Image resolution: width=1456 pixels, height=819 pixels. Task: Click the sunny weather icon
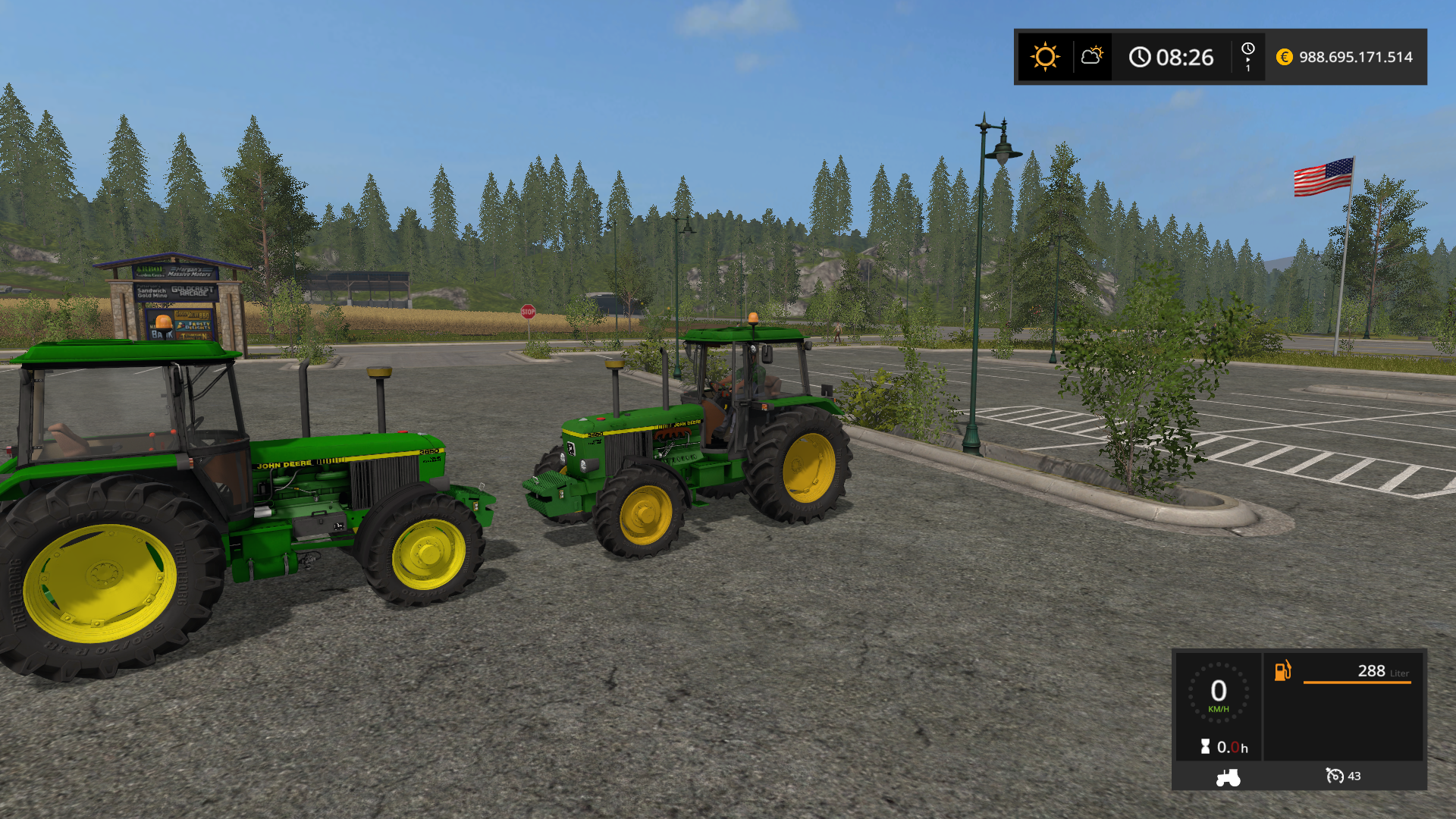click(x=1045, y=57)
